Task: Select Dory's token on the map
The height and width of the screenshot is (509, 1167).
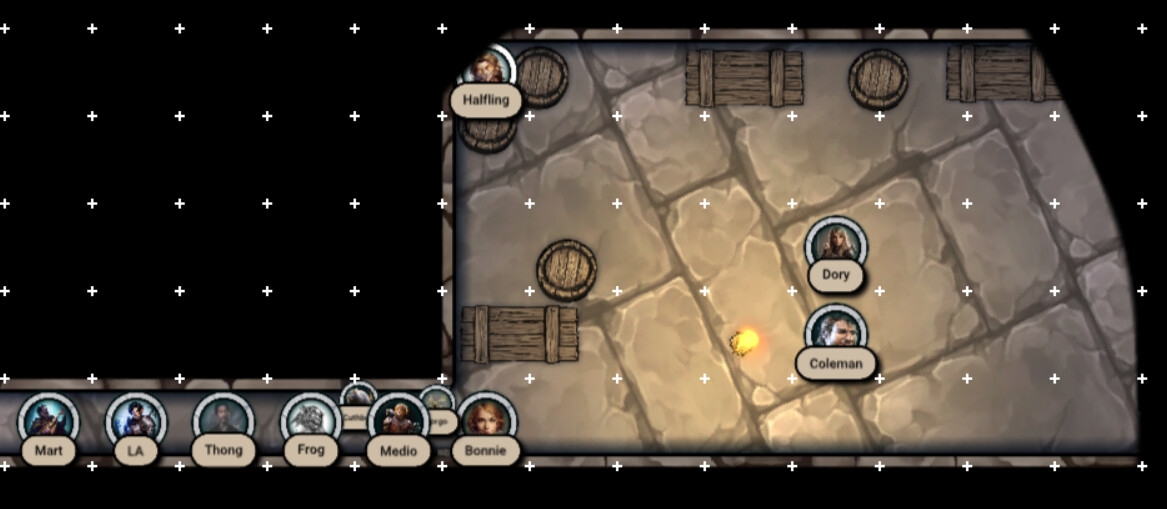Action: click(835, 246)
